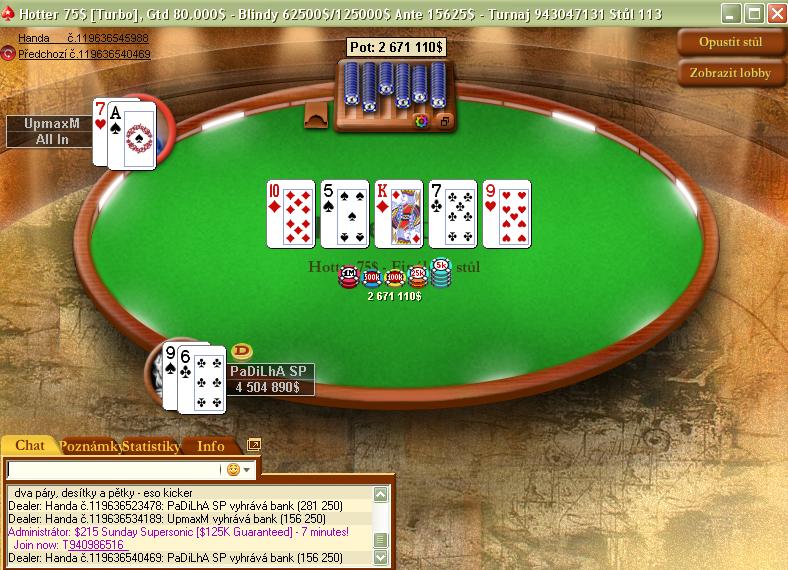Viewport: 788px width, 570px height.
Task: Open the Předchozí previous hand link
Action: point(84,54)
